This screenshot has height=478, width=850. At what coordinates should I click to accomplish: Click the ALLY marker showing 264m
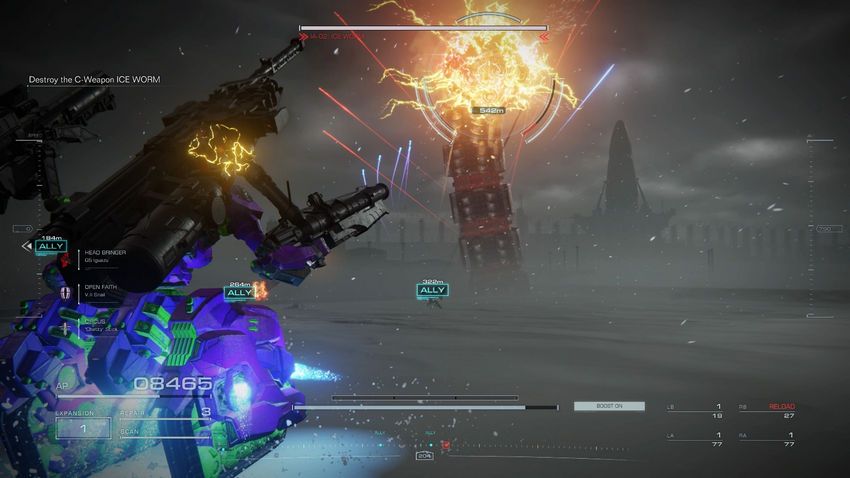coord(239,292)
